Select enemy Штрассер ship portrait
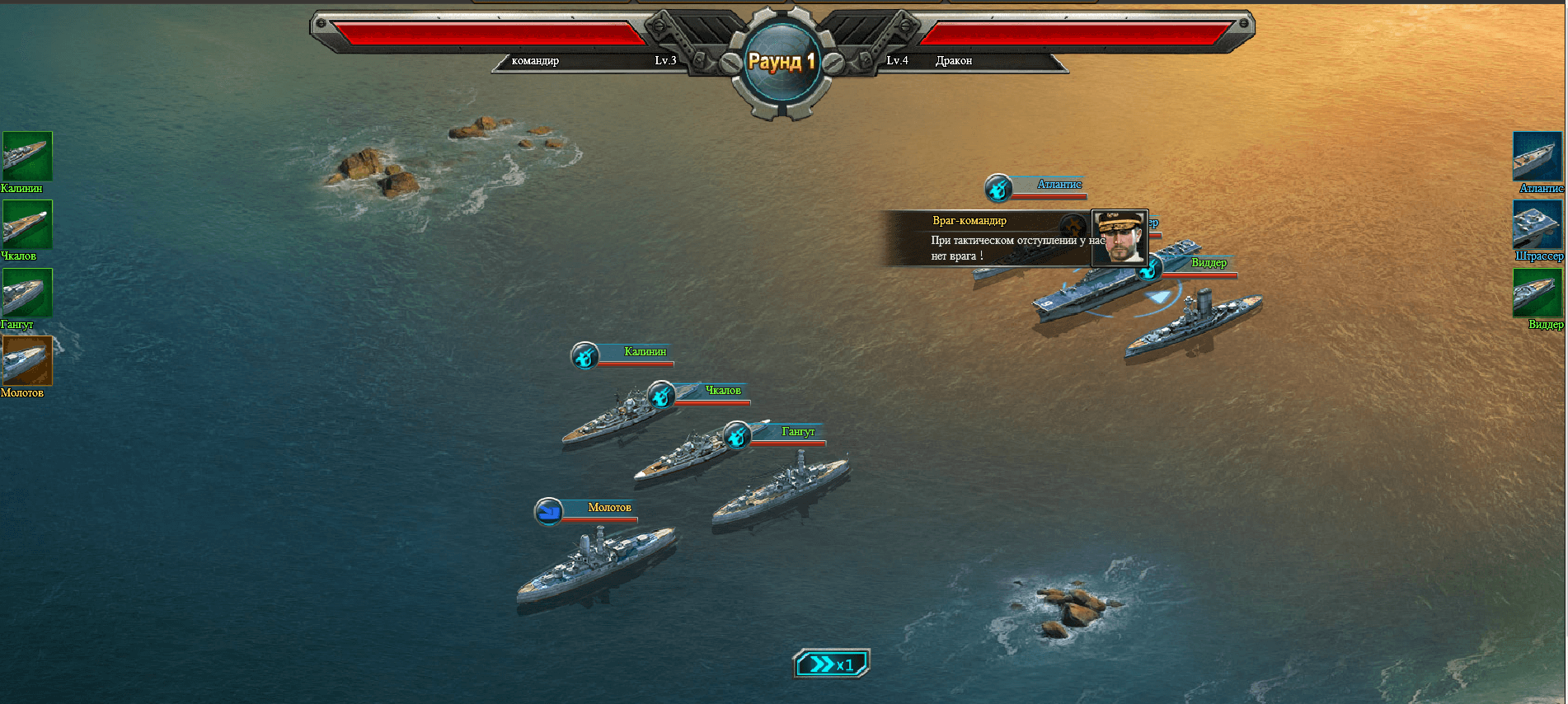This screenshot has width=1568, height=704. click(1537, 224)
